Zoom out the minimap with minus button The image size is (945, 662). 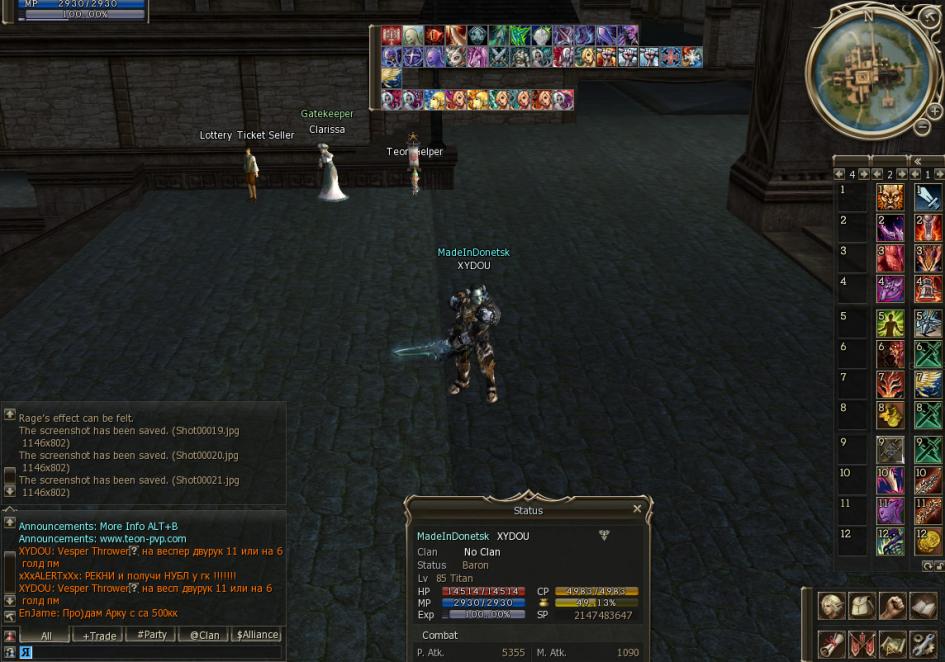922,127
